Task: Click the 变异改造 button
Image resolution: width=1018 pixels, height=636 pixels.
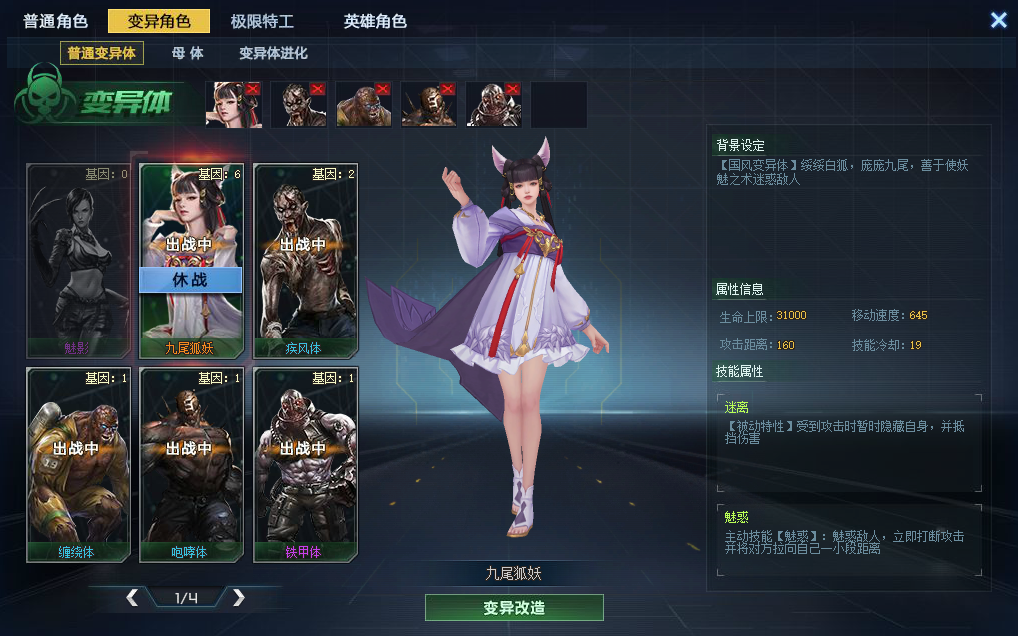Action: (x=514, y=608)
